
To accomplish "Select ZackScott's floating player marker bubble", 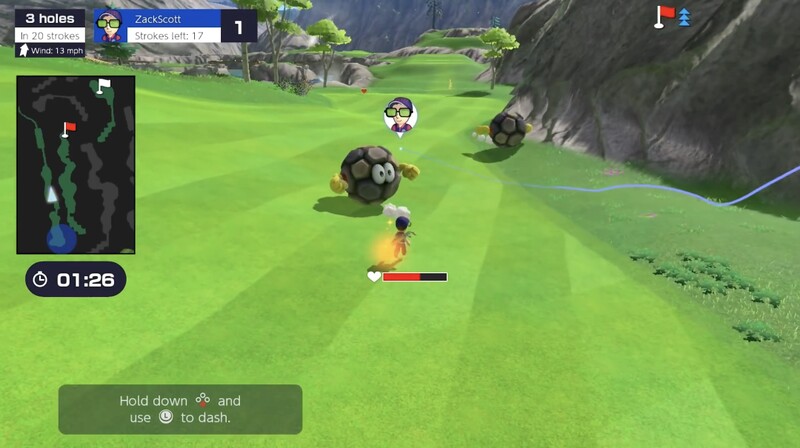I will pyautogui.click(x=400, y=114).
